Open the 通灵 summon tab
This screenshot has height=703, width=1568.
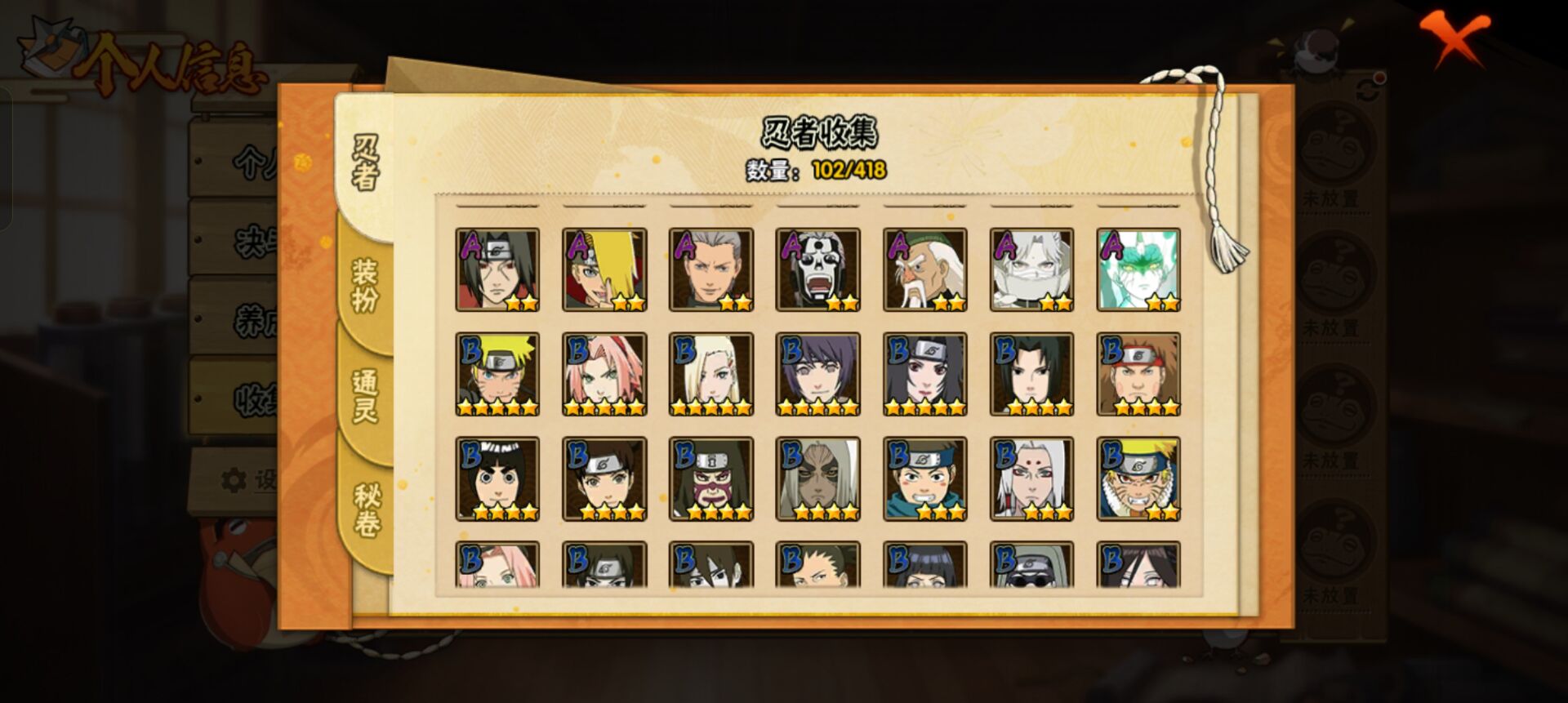(x=364, y=396)
